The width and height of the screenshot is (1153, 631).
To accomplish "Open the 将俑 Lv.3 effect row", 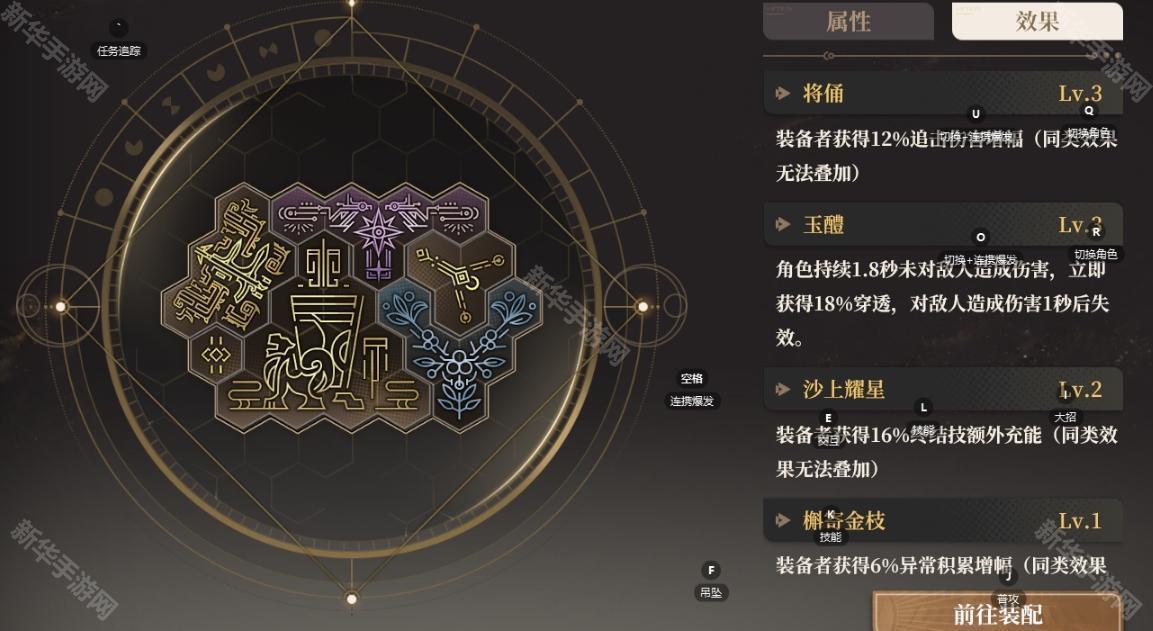I will click(942, 94).
